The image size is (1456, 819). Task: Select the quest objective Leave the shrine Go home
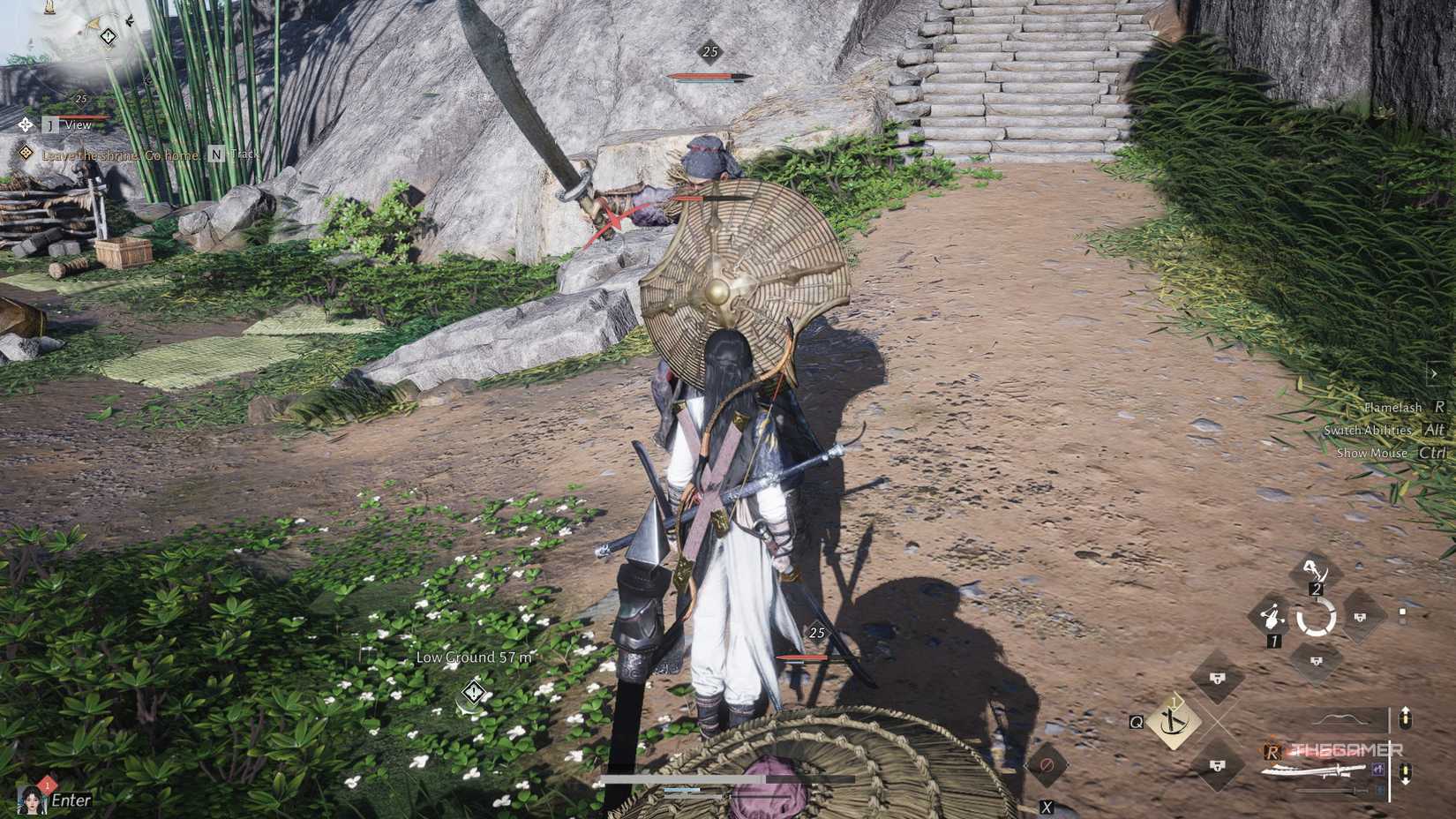120,154
